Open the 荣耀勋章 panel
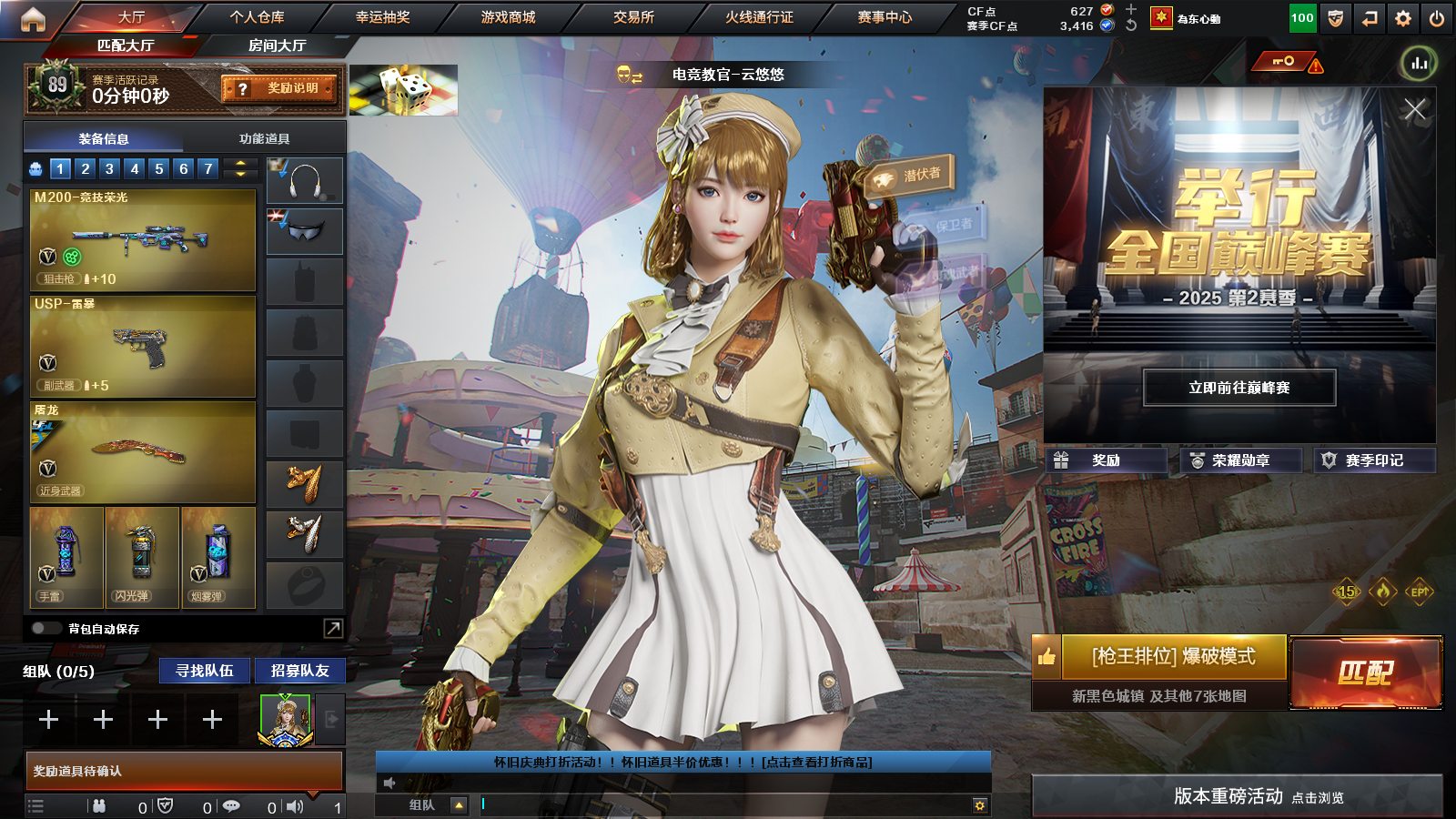 pyautogui.click(x=1239, y=460)
